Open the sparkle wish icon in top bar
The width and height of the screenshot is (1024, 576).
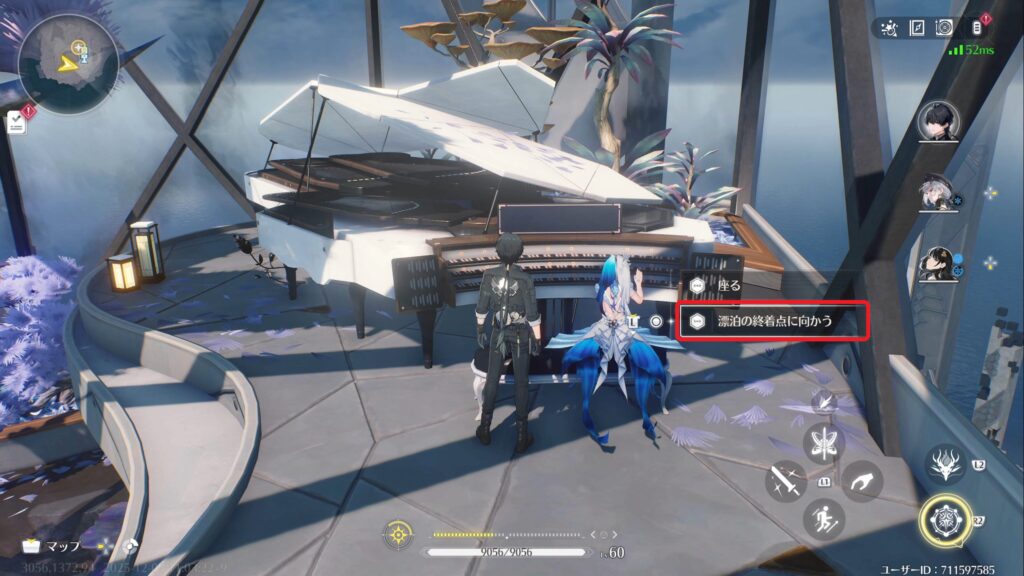(x=889, y=28)
